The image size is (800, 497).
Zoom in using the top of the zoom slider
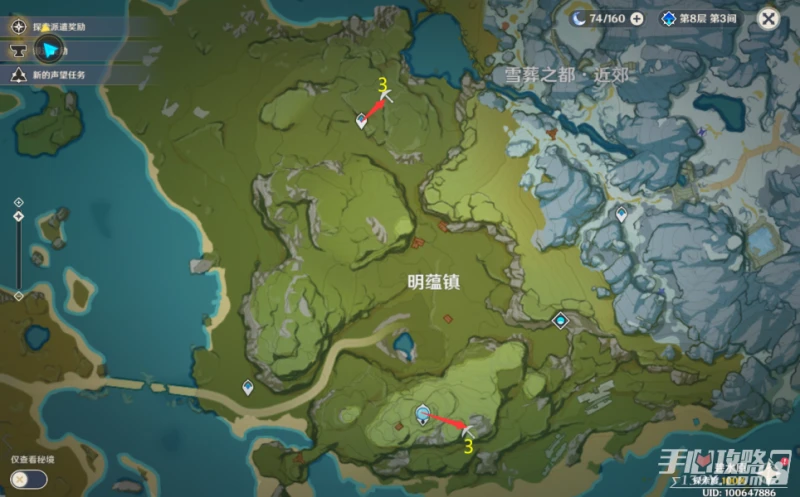(x=18, y=202)
